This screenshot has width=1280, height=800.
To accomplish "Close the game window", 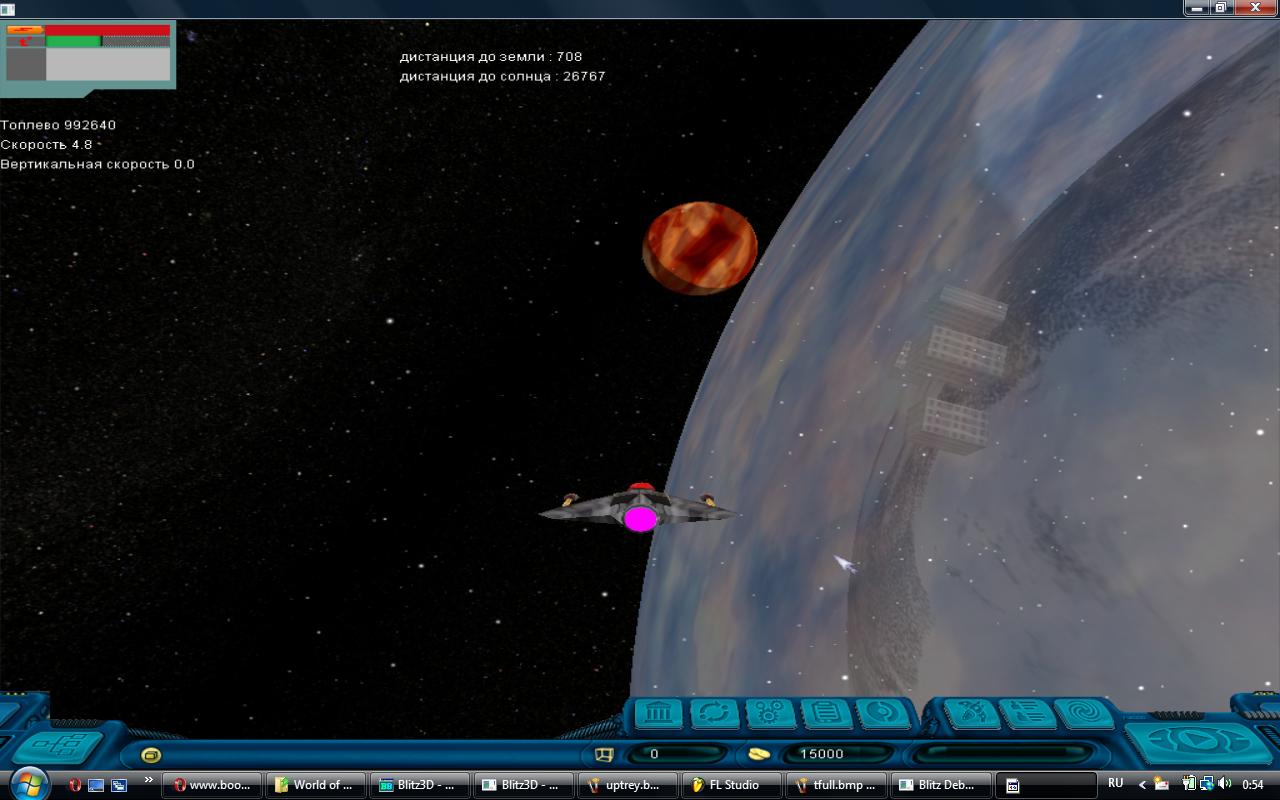I will point(1255,8).
